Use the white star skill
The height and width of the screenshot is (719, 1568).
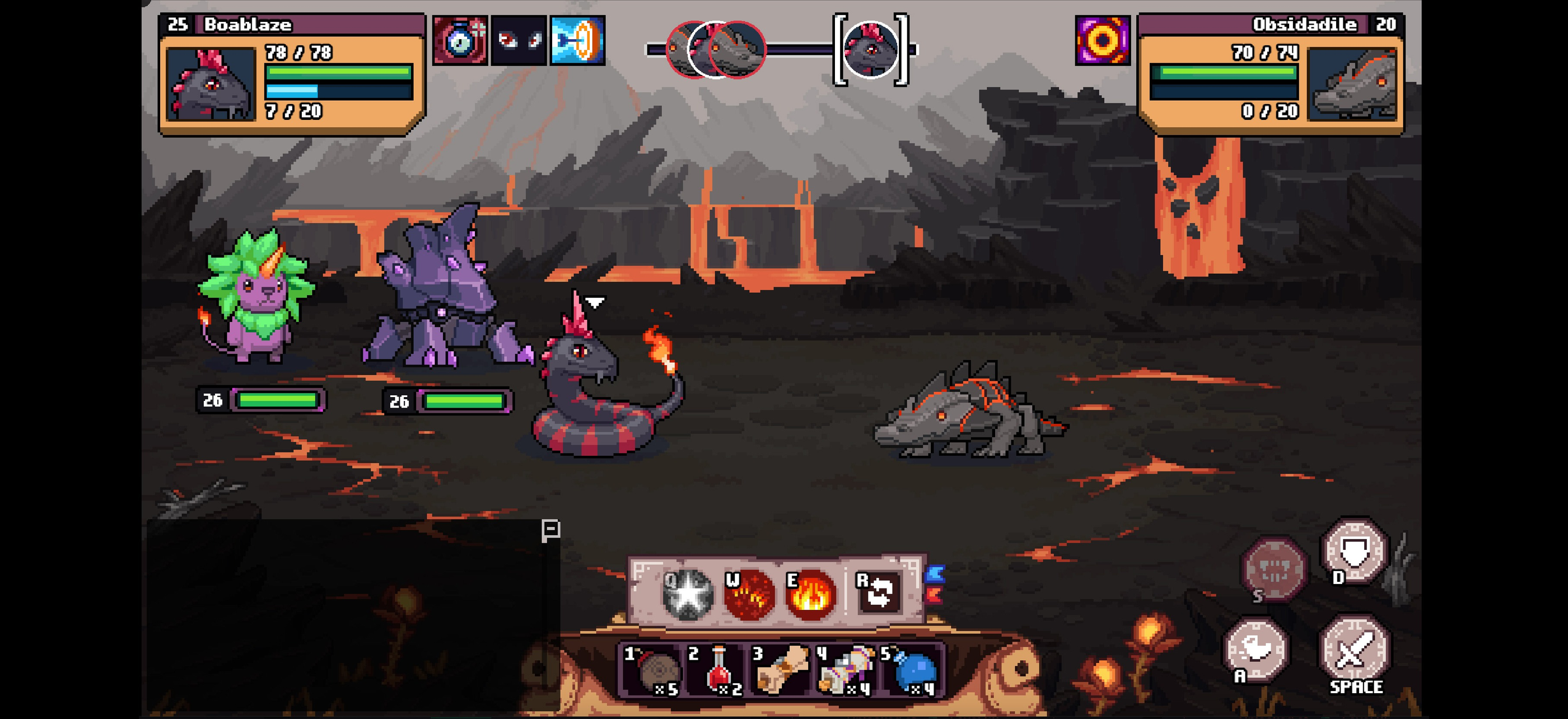[x=688, y=594]
